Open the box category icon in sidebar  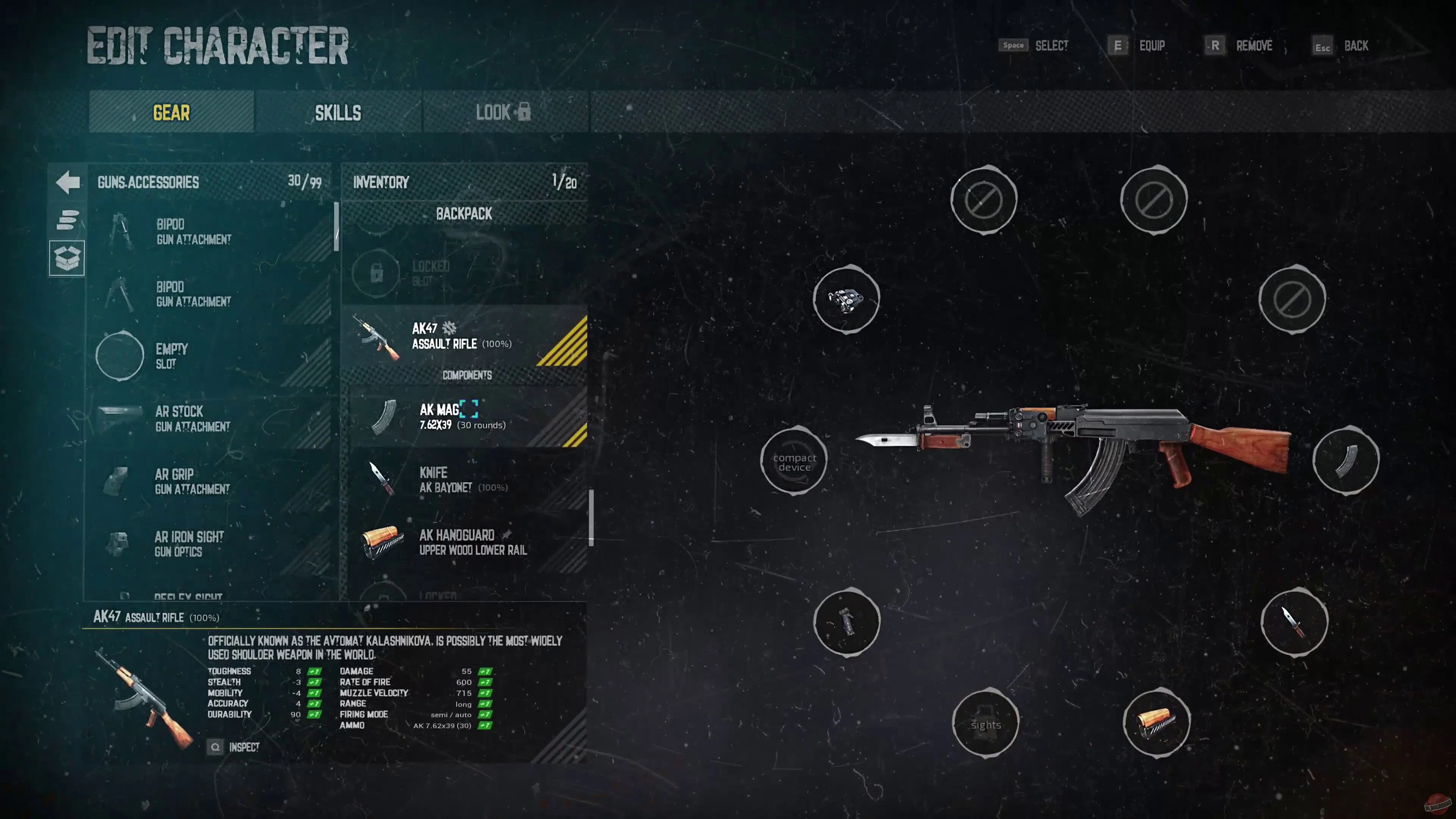click(x=67, y=258)
